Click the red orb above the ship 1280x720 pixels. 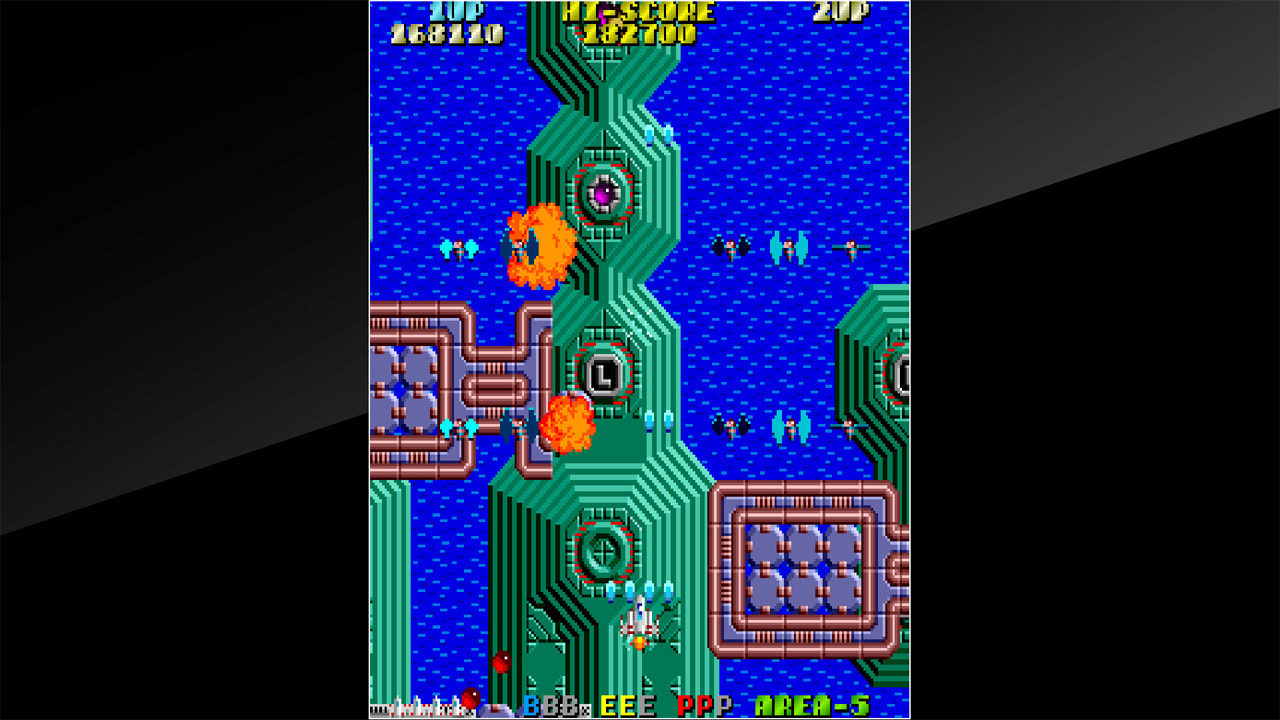point(500,661)
